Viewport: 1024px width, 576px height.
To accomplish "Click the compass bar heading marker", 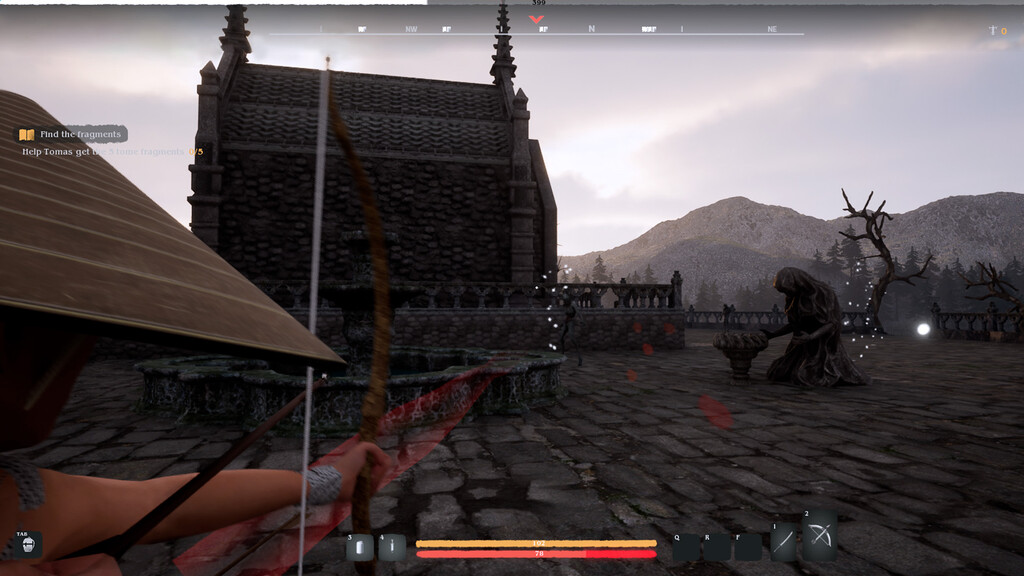I will (538, 17).
